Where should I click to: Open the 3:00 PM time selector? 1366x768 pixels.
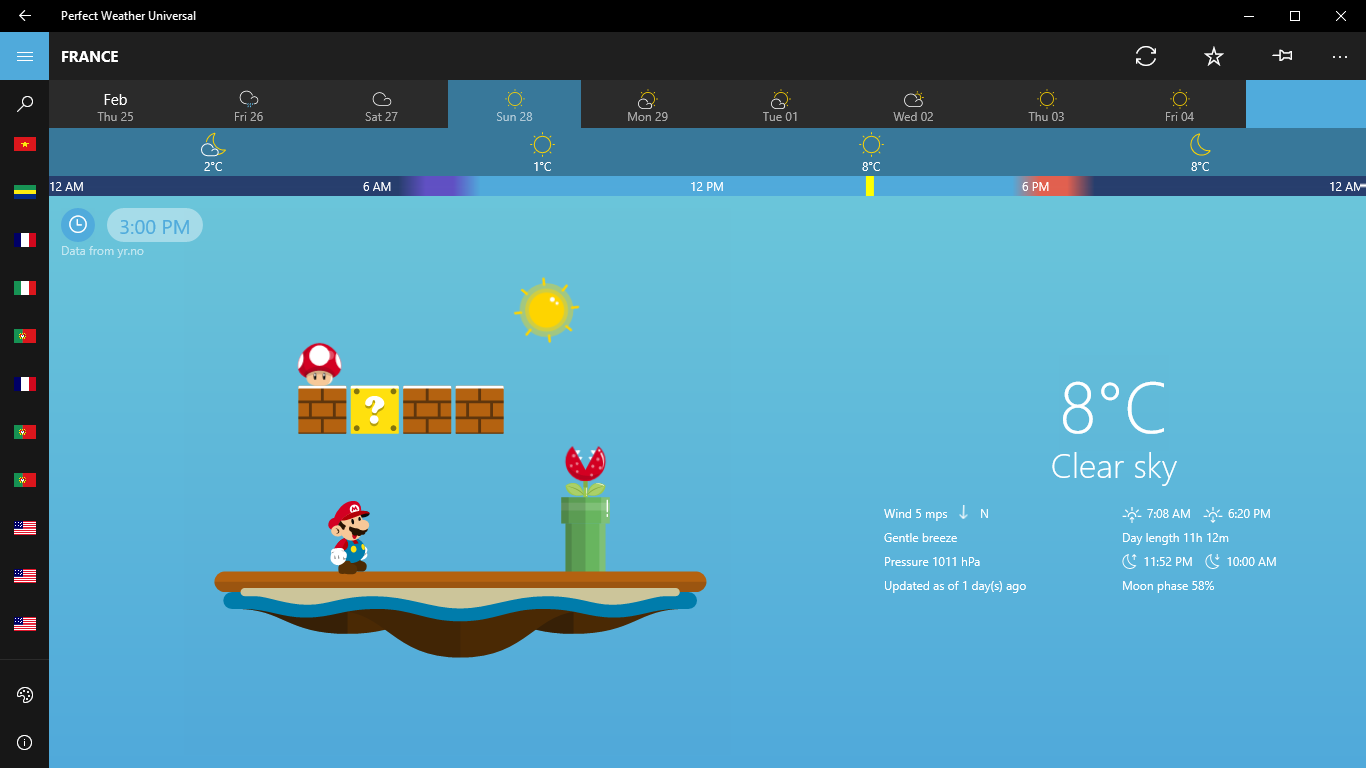tap(154, 225)
